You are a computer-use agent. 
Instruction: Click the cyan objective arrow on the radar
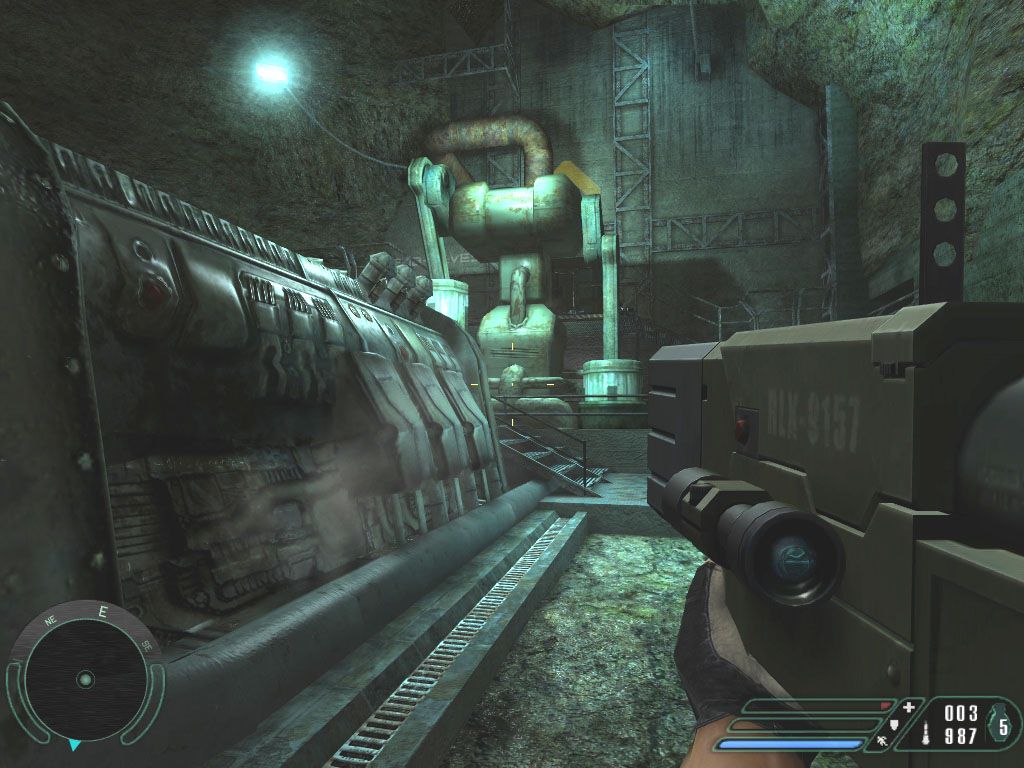click(74, 745)
